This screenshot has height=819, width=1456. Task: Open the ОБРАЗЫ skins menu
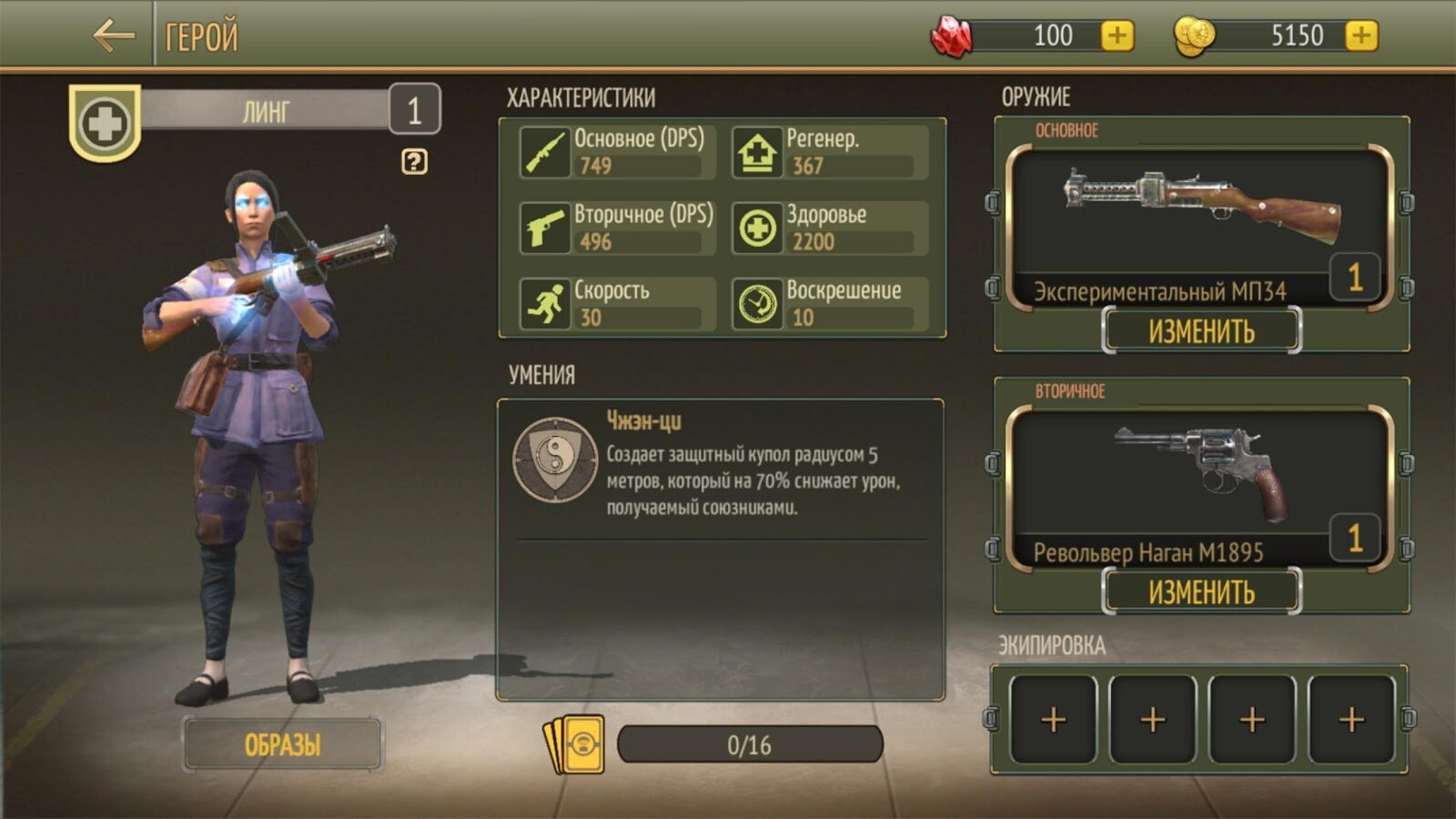coord(282,744)
